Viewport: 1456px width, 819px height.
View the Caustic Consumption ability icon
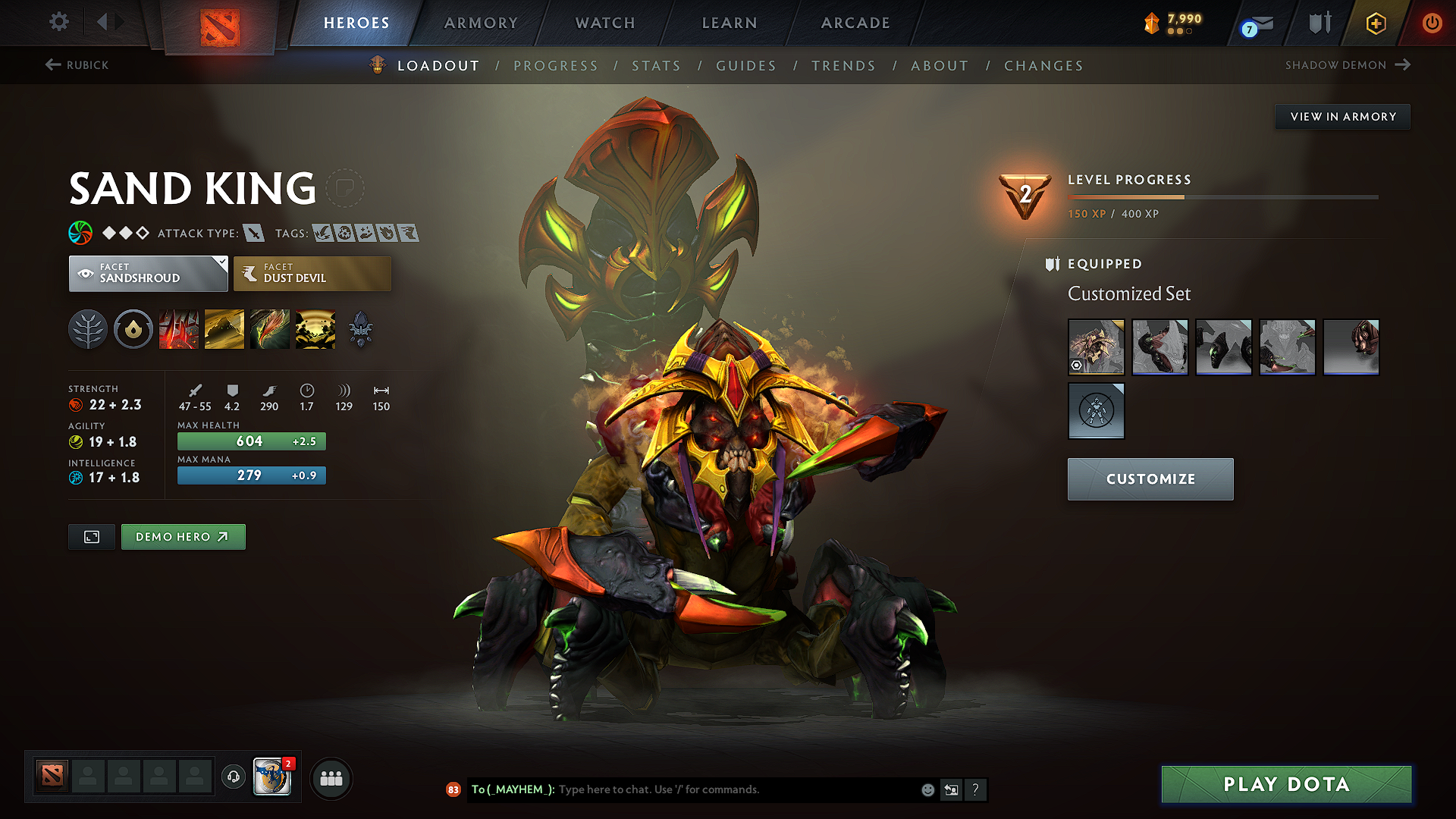click(x=270, y=328)
